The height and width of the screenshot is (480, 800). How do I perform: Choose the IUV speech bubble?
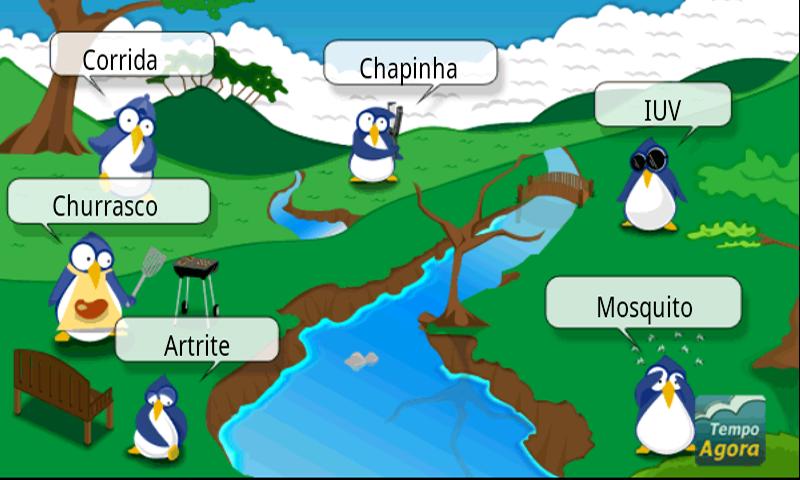click(x=662, y=107)
